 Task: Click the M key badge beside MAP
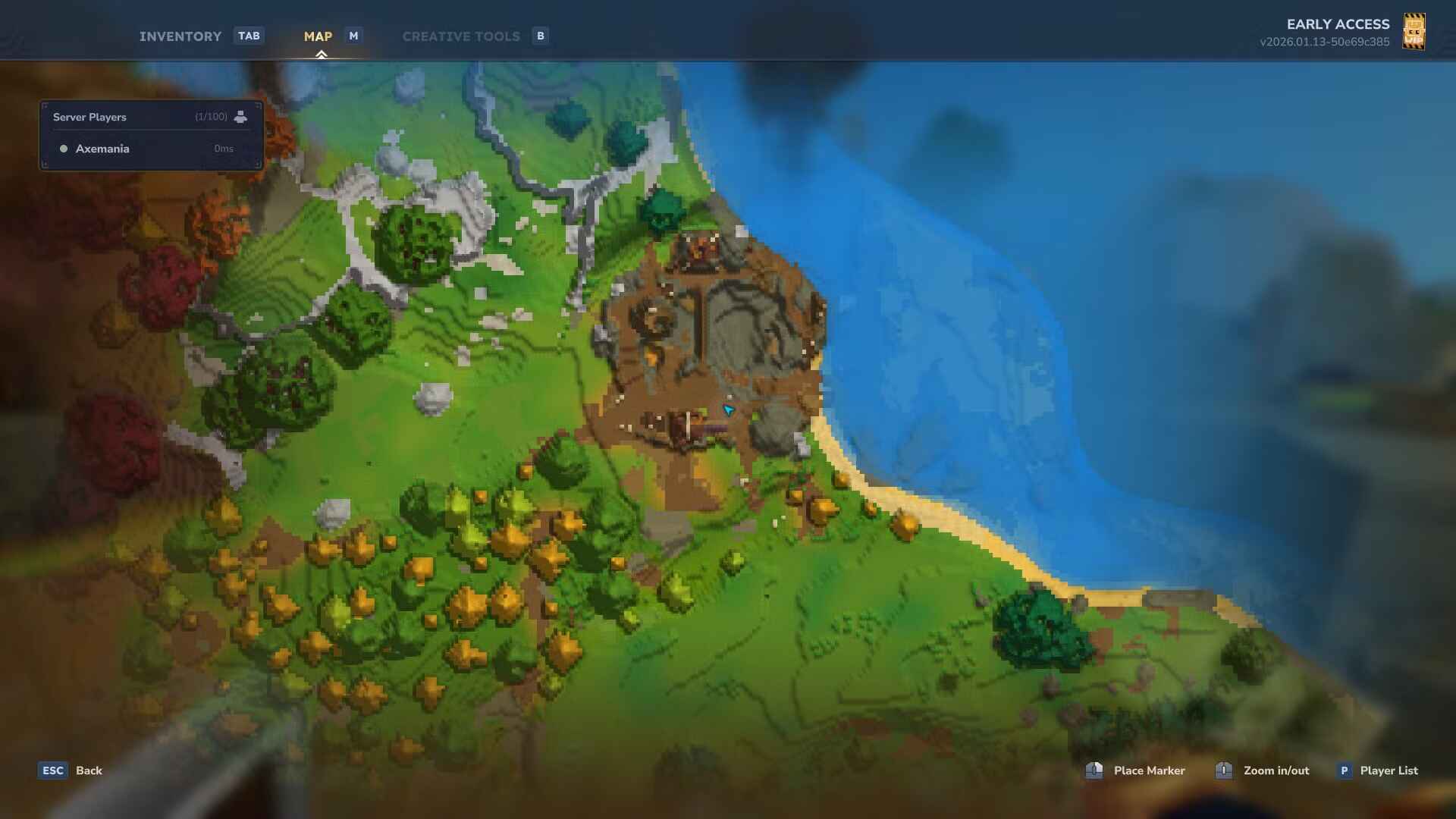pyautogui.click(x=353, y=35)
